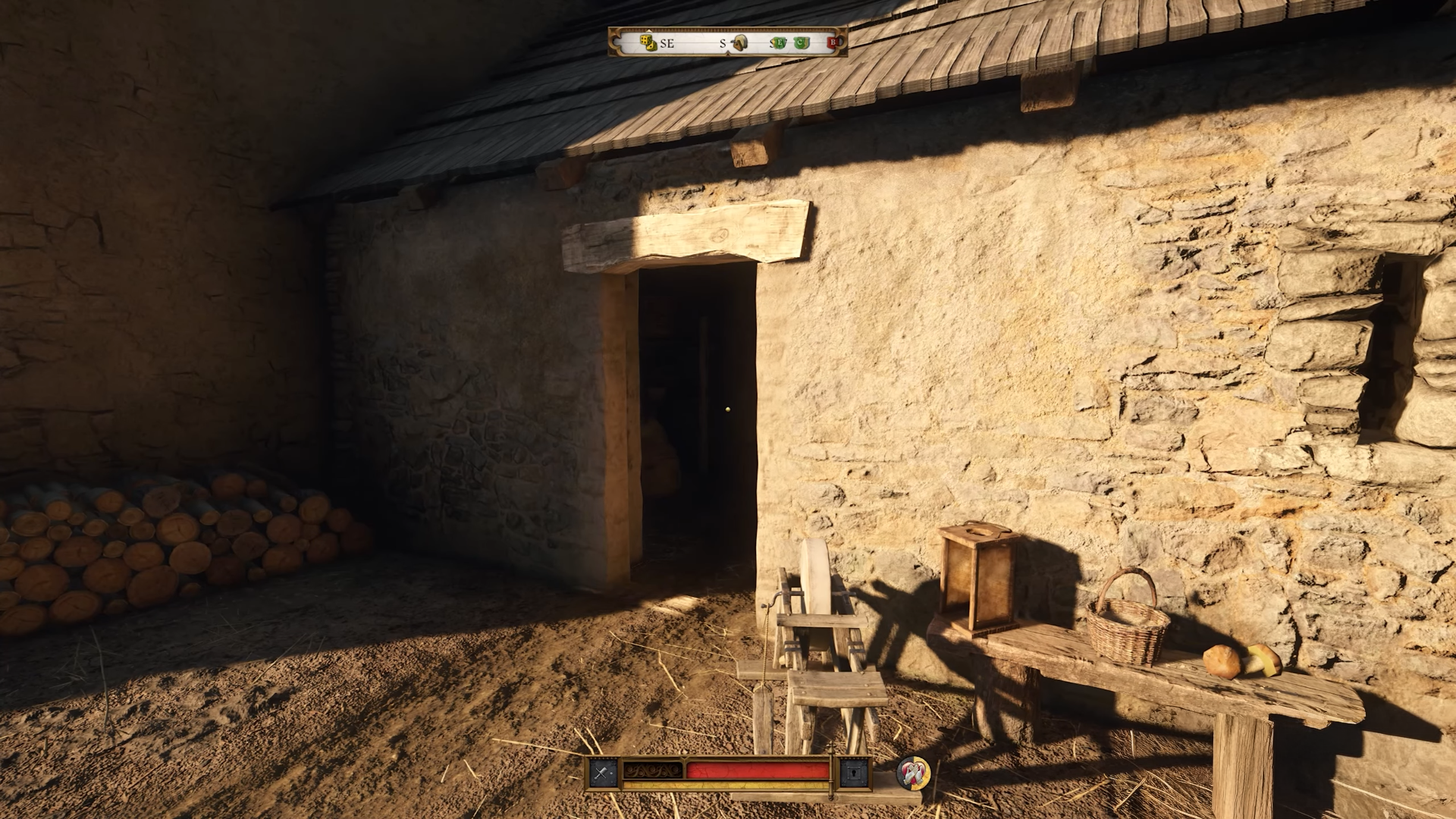
Task: Click the padlock icon in the HUD
Action: coord(854,772)
